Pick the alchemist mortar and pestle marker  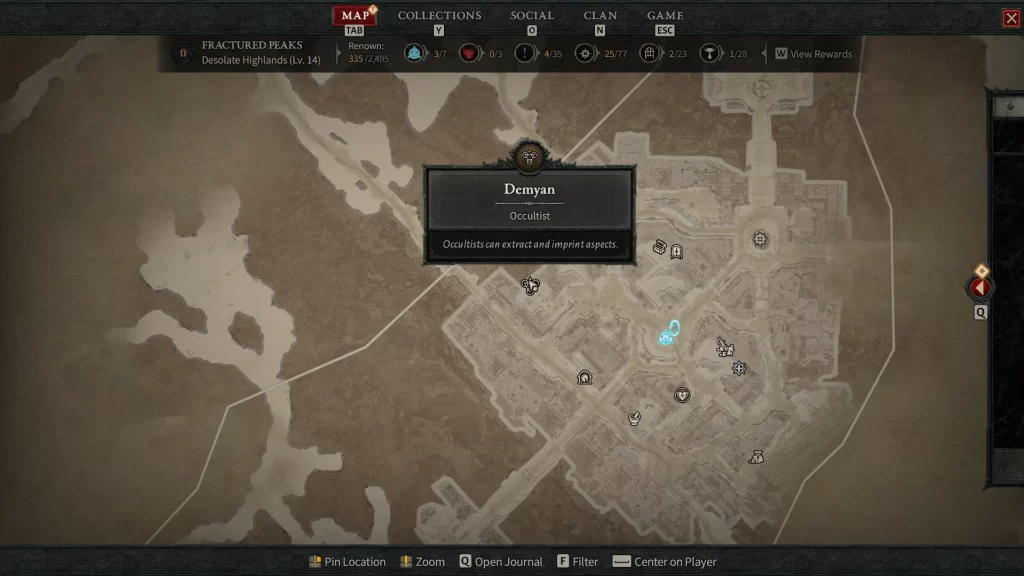point(633,417)
